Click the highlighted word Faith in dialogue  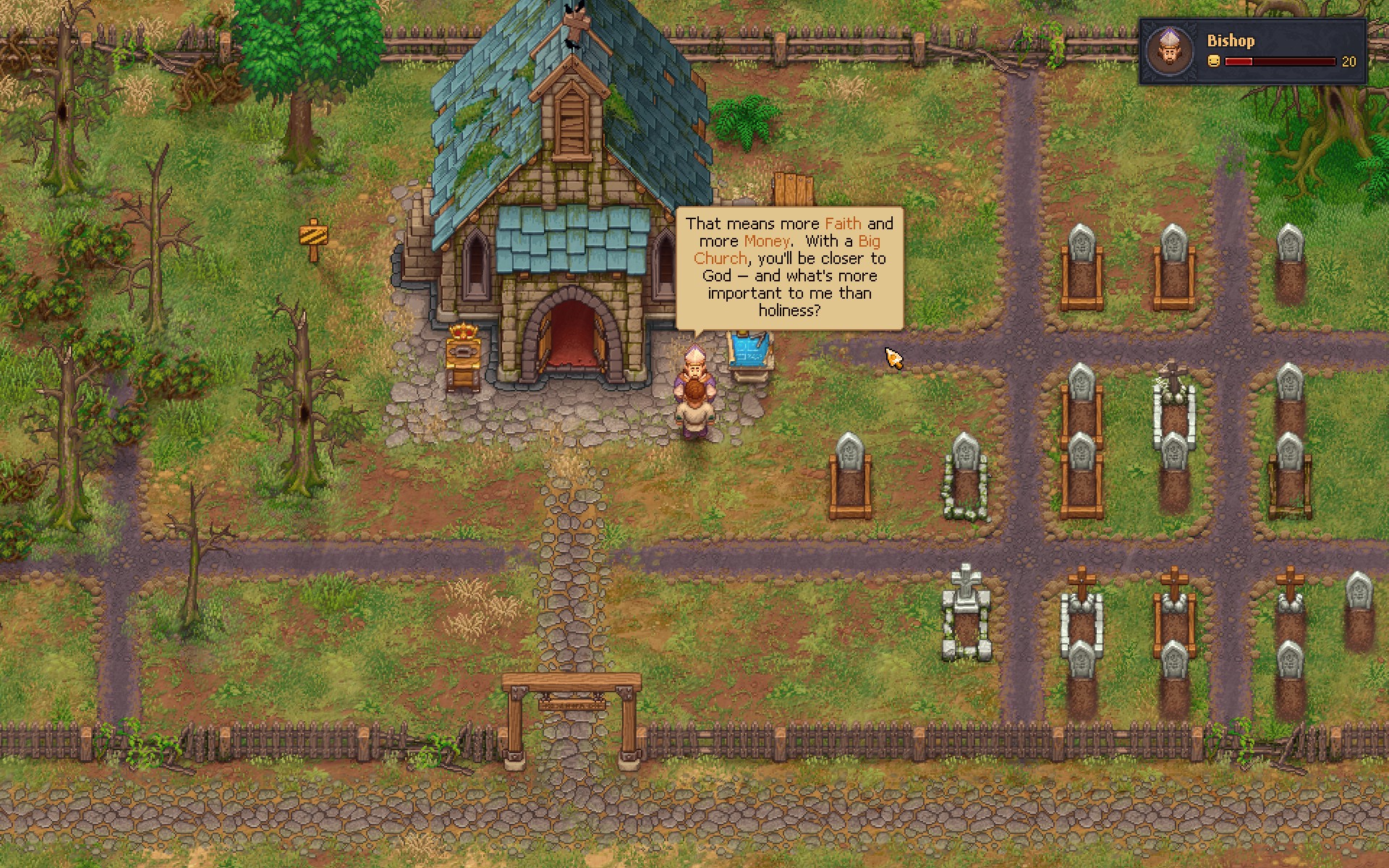(844, 224)
